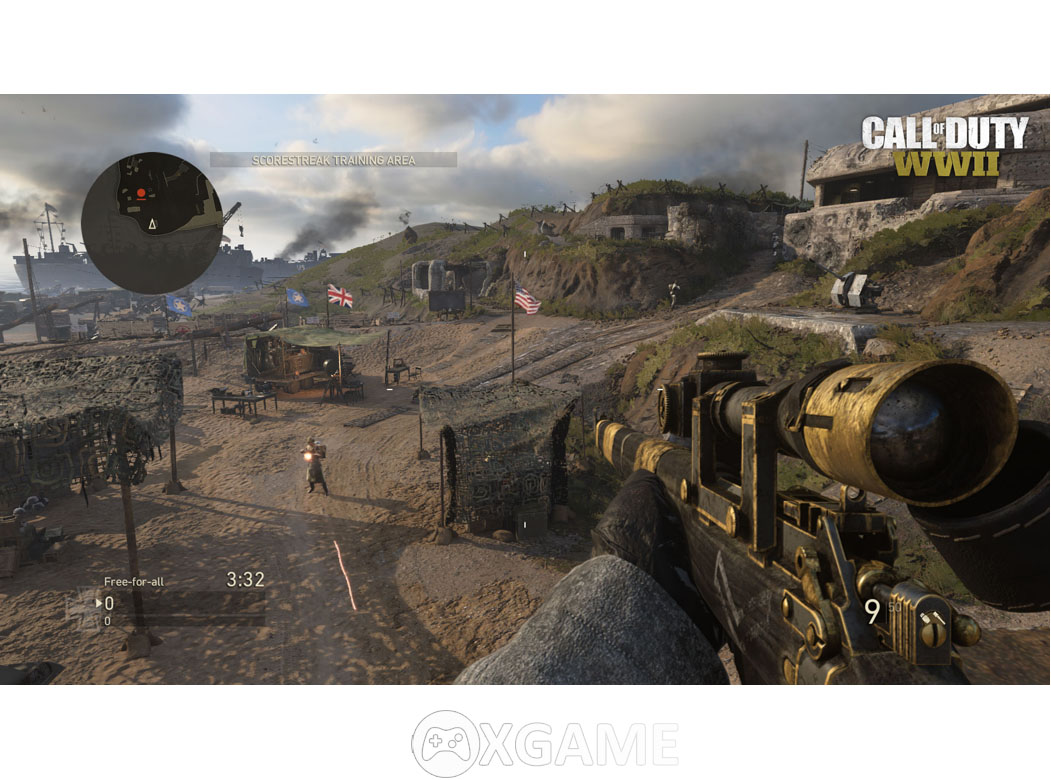1051x780 pixels.
Task: Click the circular minimap
Action: click(x=151, y=223)
